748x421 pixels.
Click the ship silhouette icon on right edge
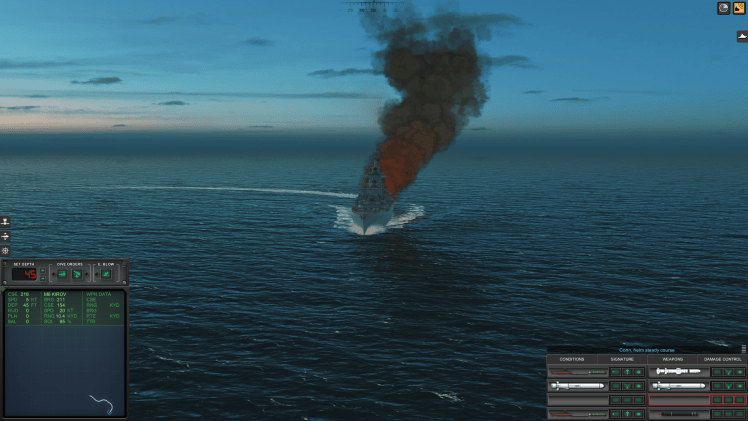742,36
